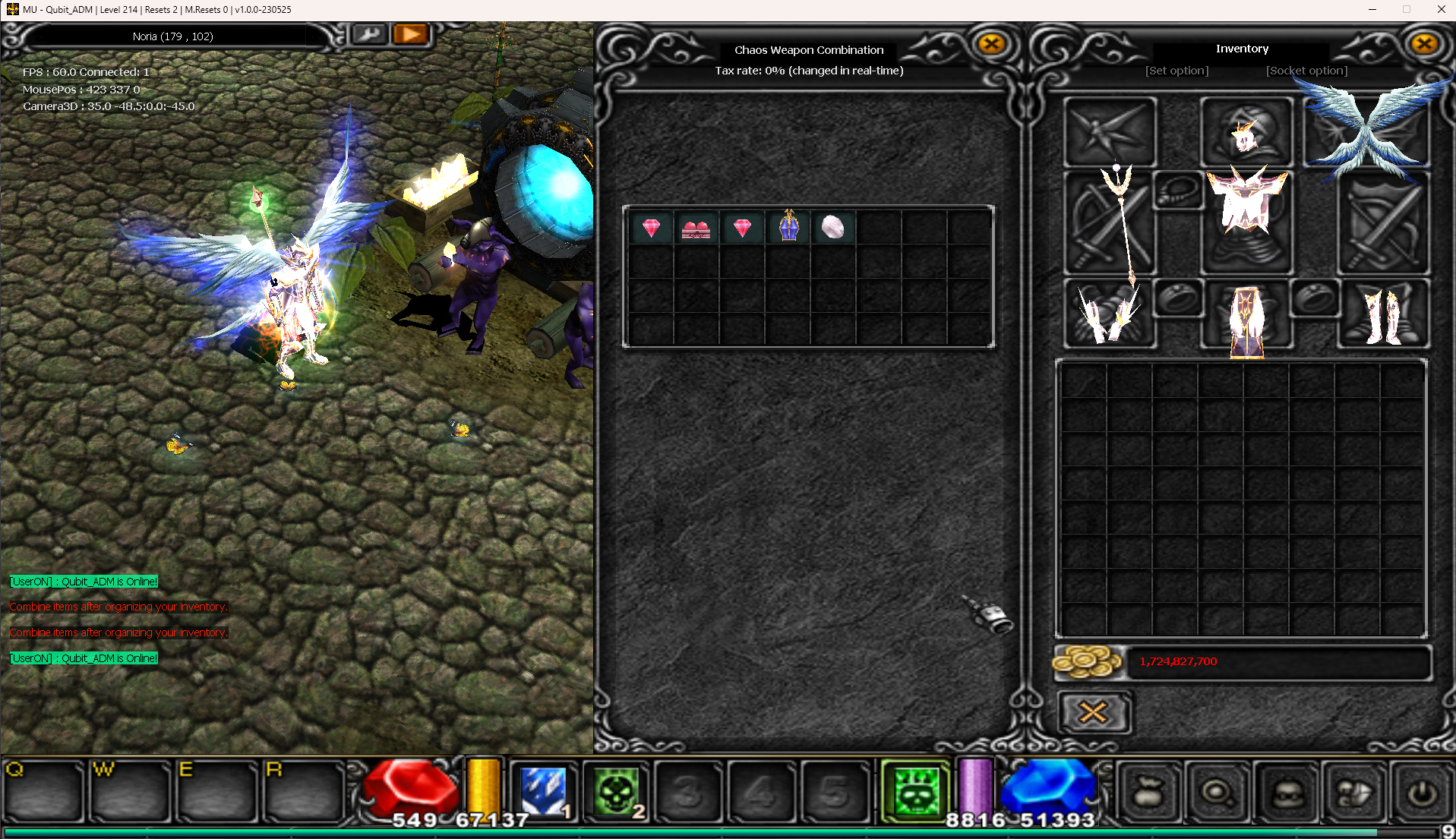The height and width of the screenshot is (839, 1456).
Task: Minimize the MU game window
Action: pos(1372,10)
